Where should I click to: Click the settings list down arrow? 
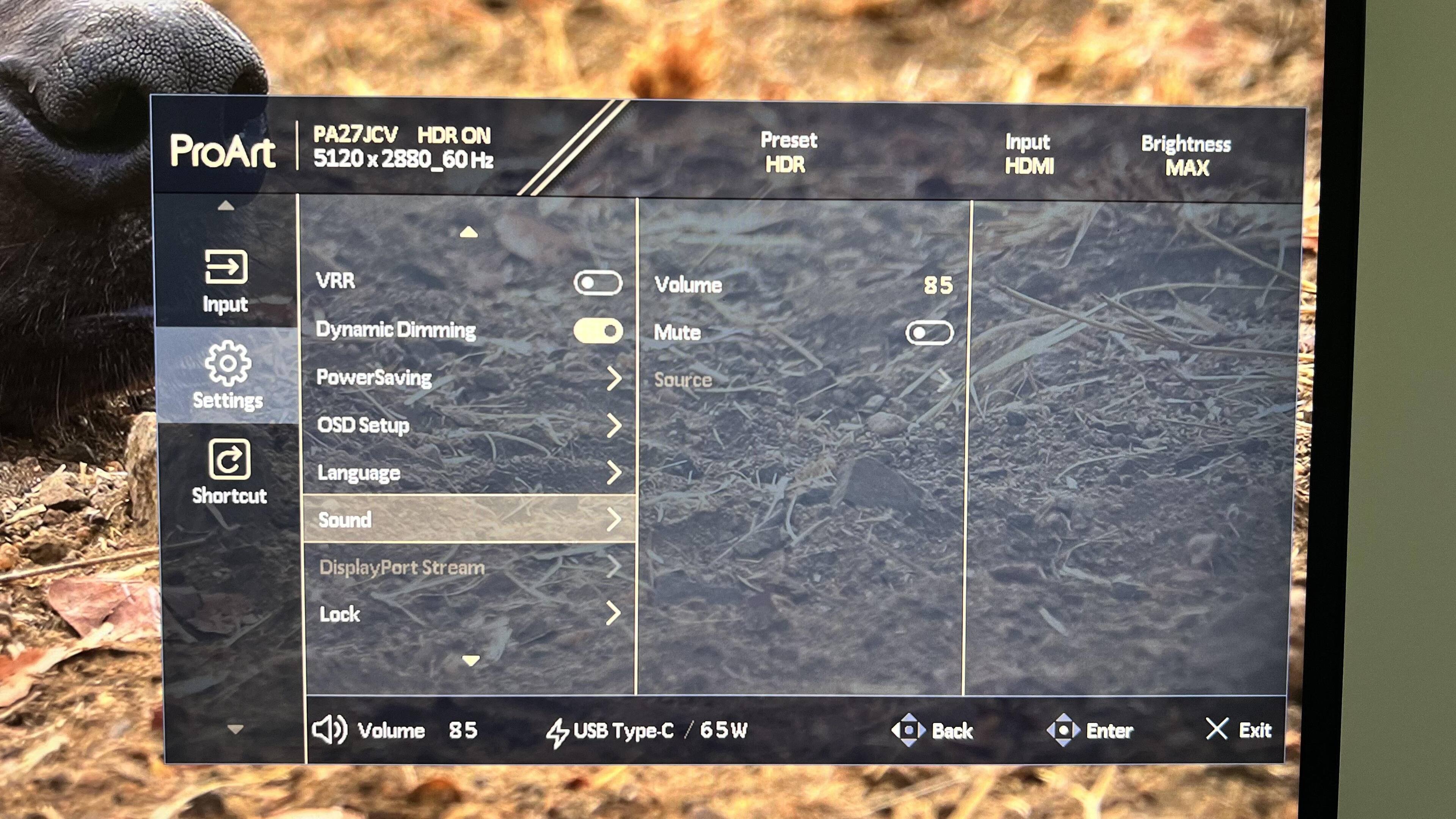470,660
